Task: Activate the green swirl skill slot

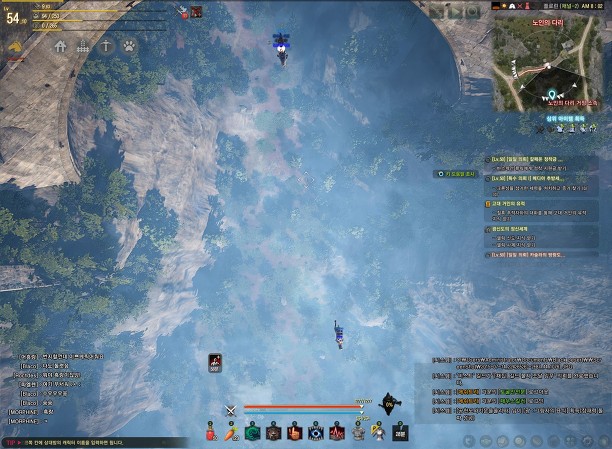Action: [252, 433]
